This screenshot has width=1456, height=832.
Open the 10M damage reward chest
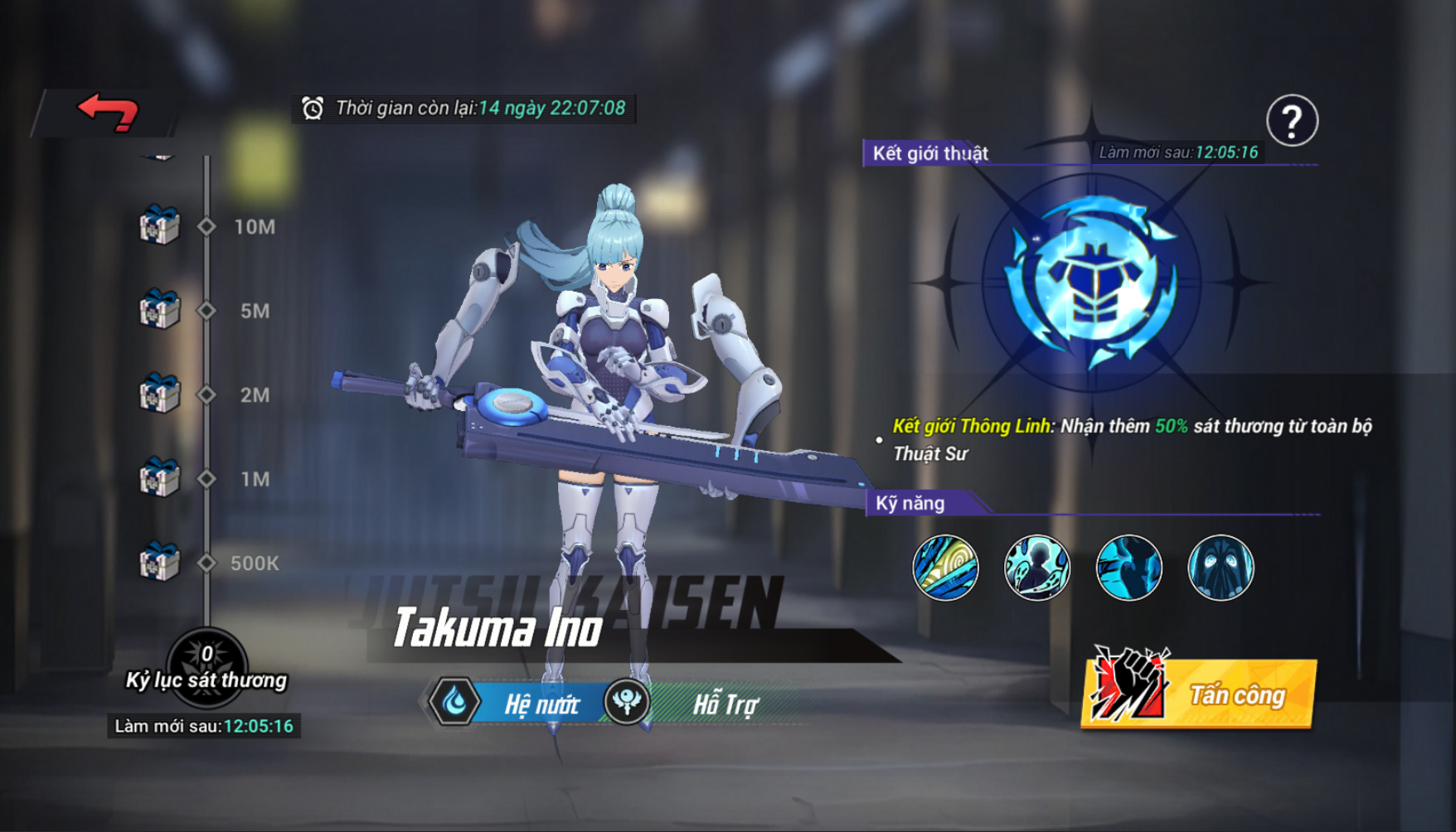tap(159, 225)
